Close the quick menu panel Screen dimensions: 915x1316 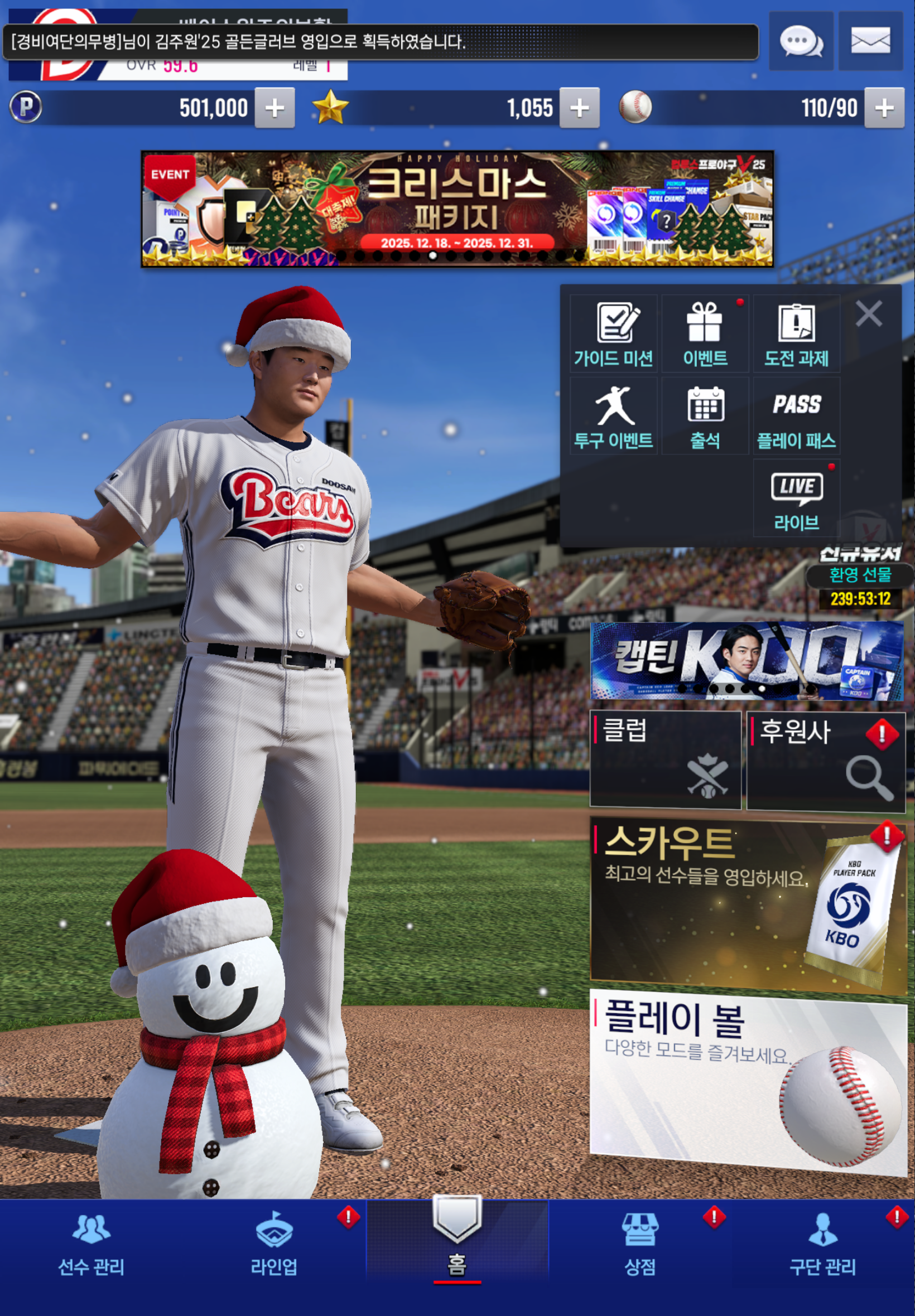coord(868,314)
